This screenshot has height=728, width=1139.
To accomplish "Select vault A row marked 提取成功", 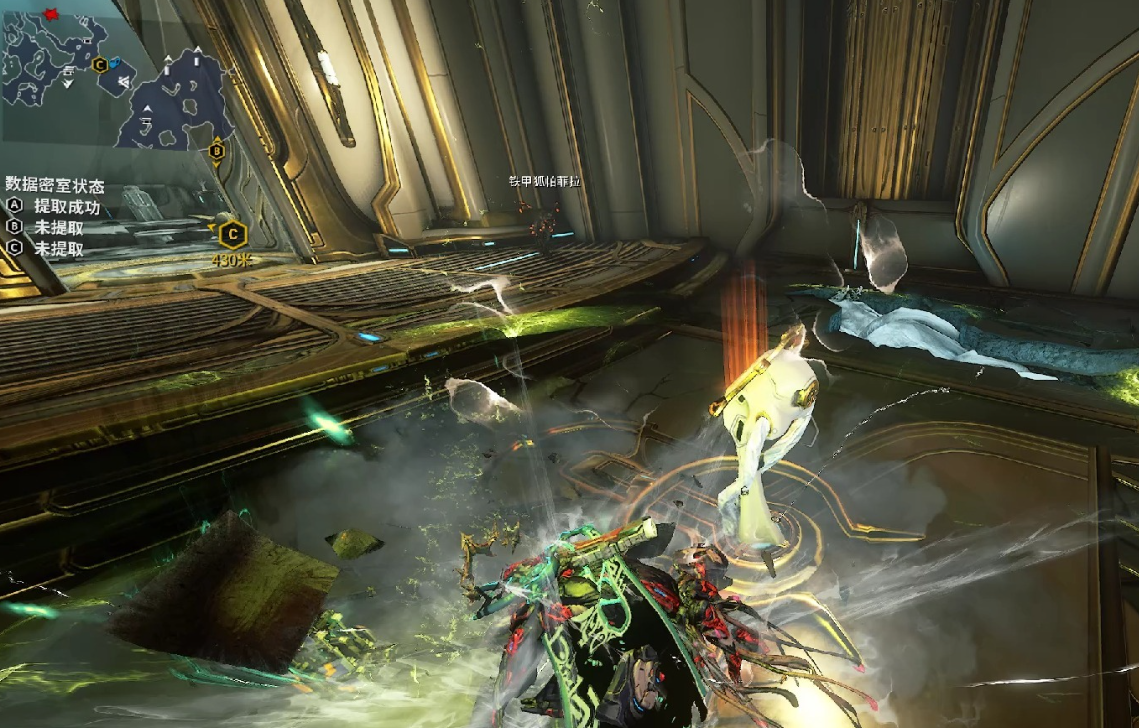I will pos(55,207).
